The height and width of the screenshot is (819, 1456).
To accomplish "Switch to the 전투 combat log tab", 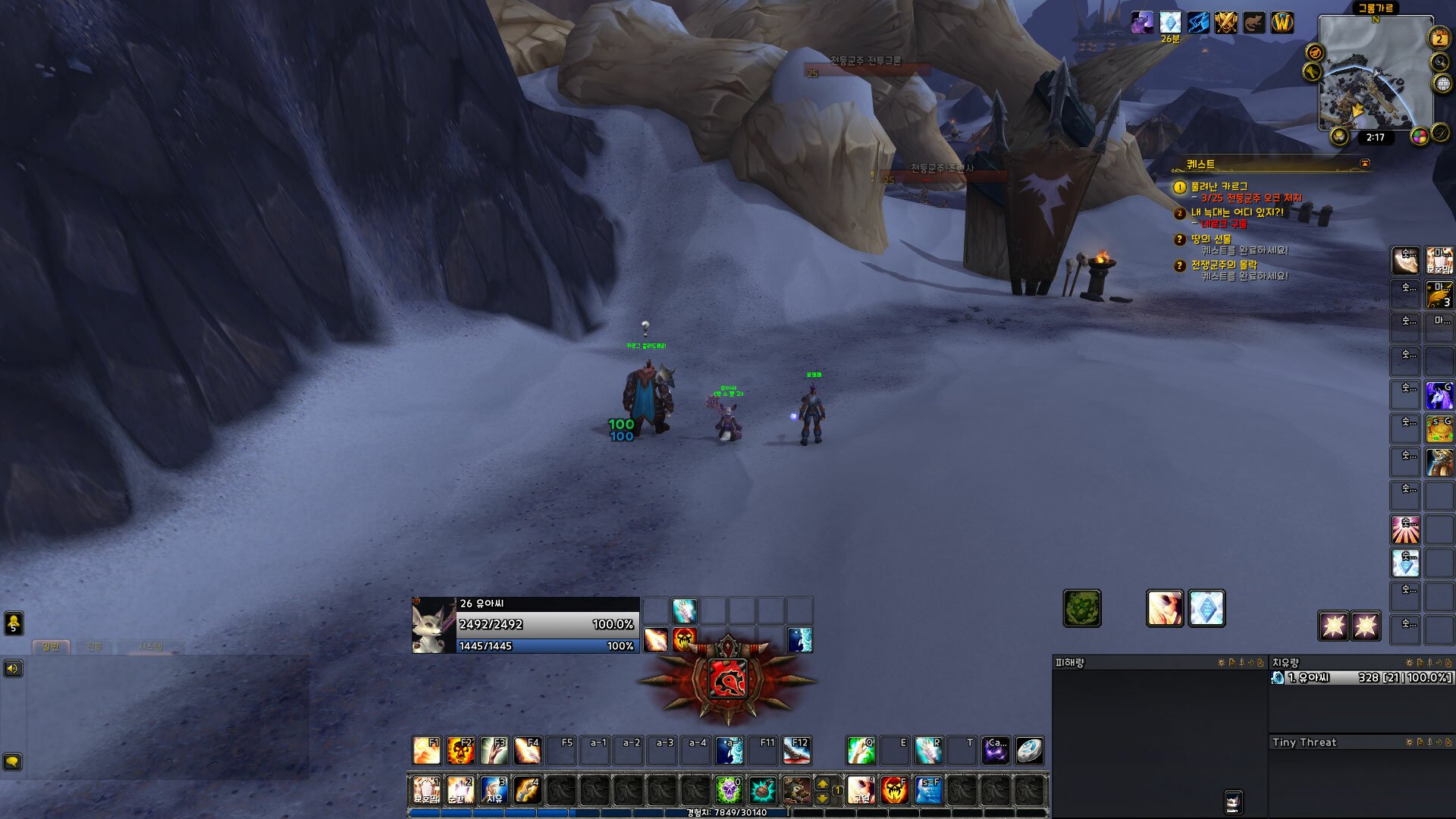I will click(94, 647).
